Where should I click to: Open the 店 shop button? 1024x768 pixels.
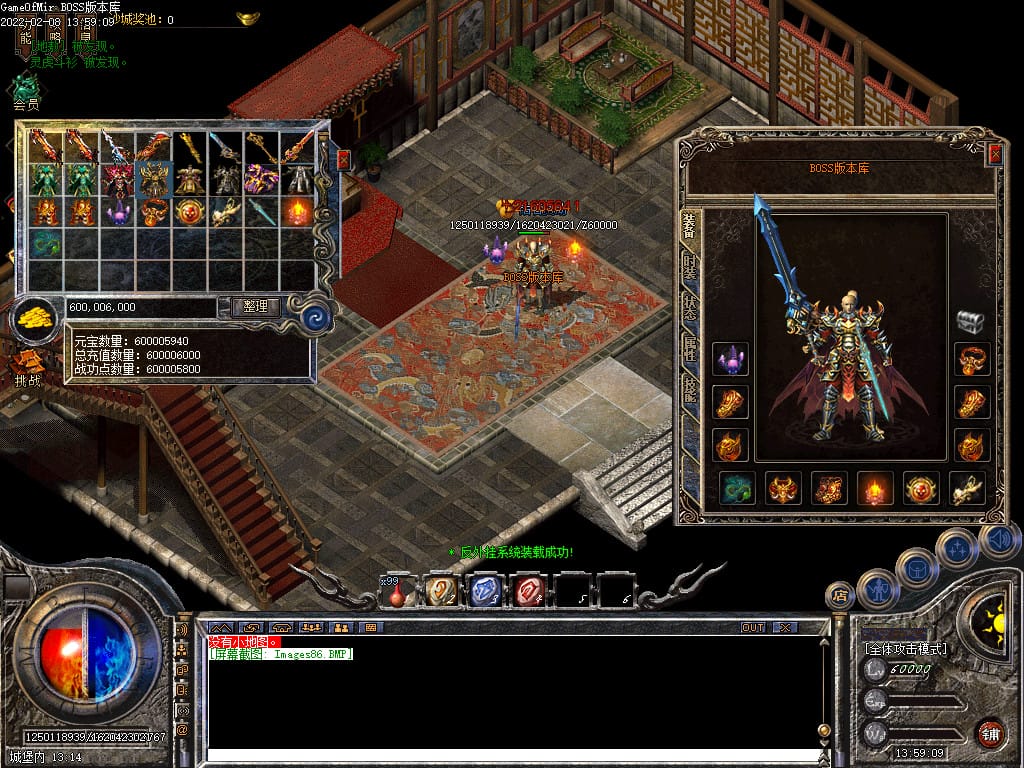click(840, 595)
